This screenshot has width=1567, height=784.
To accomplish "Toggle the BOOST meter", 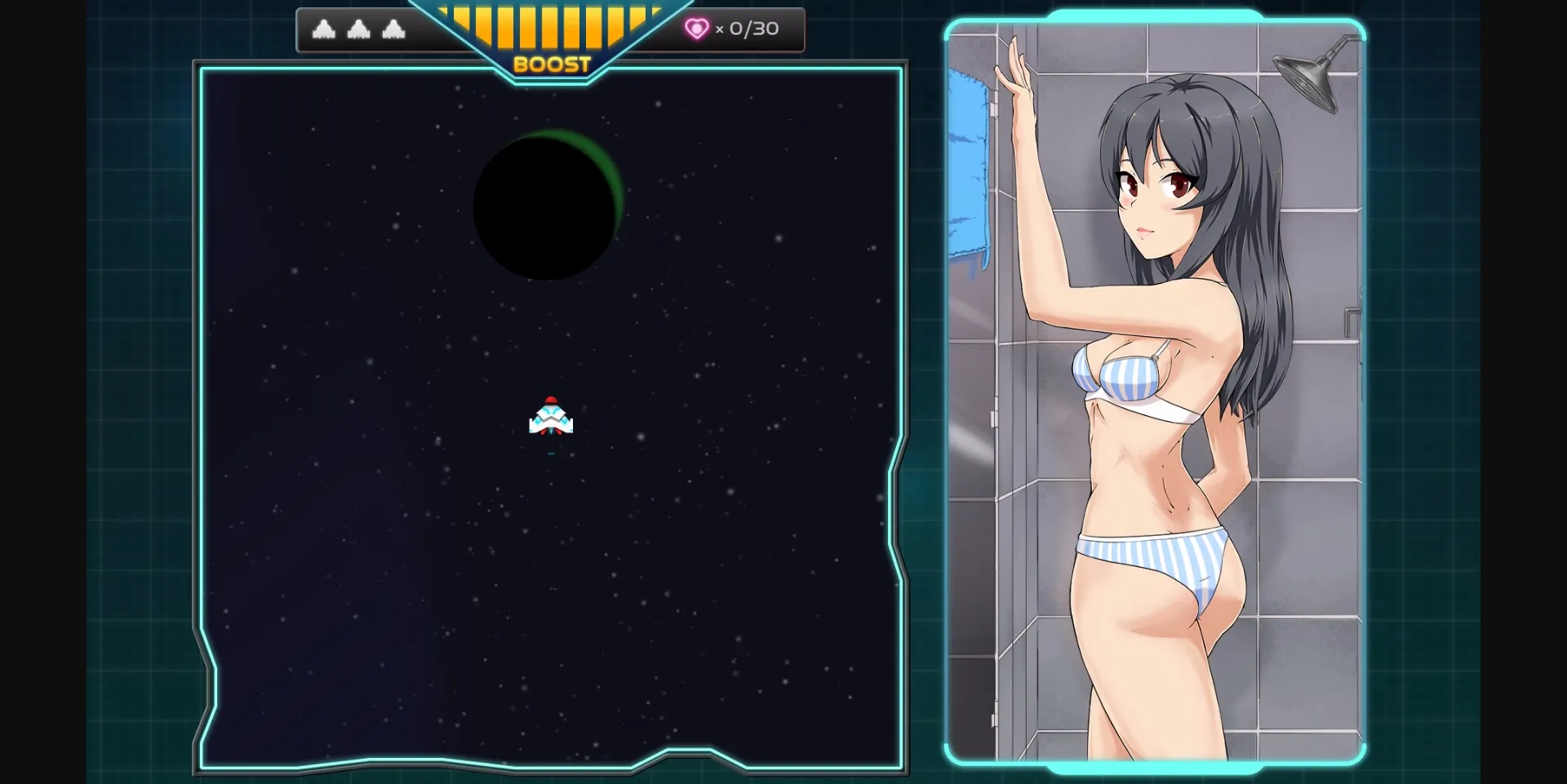I will coord(551,33).
